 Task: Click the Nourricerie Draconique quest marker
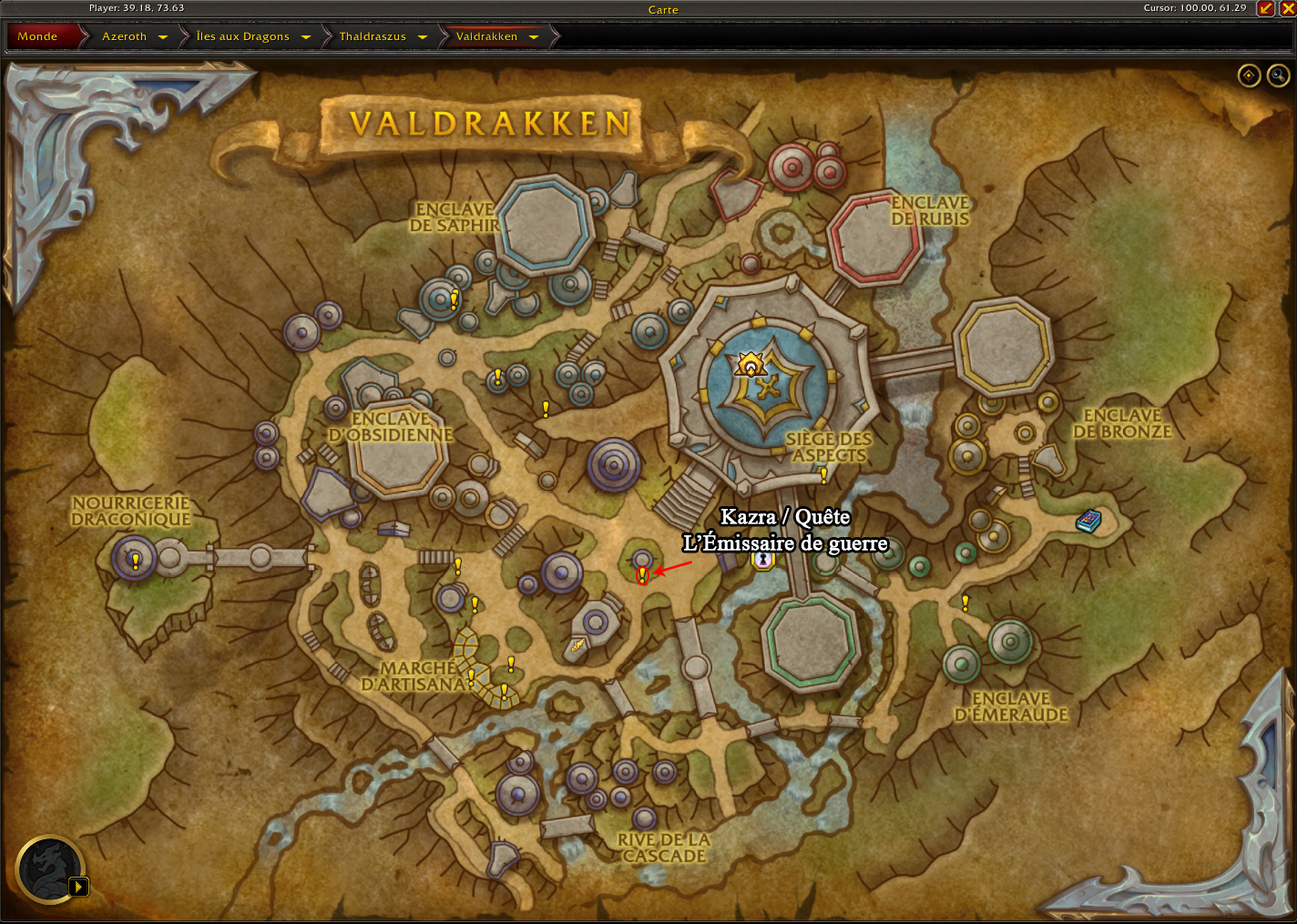coord(136,561)
